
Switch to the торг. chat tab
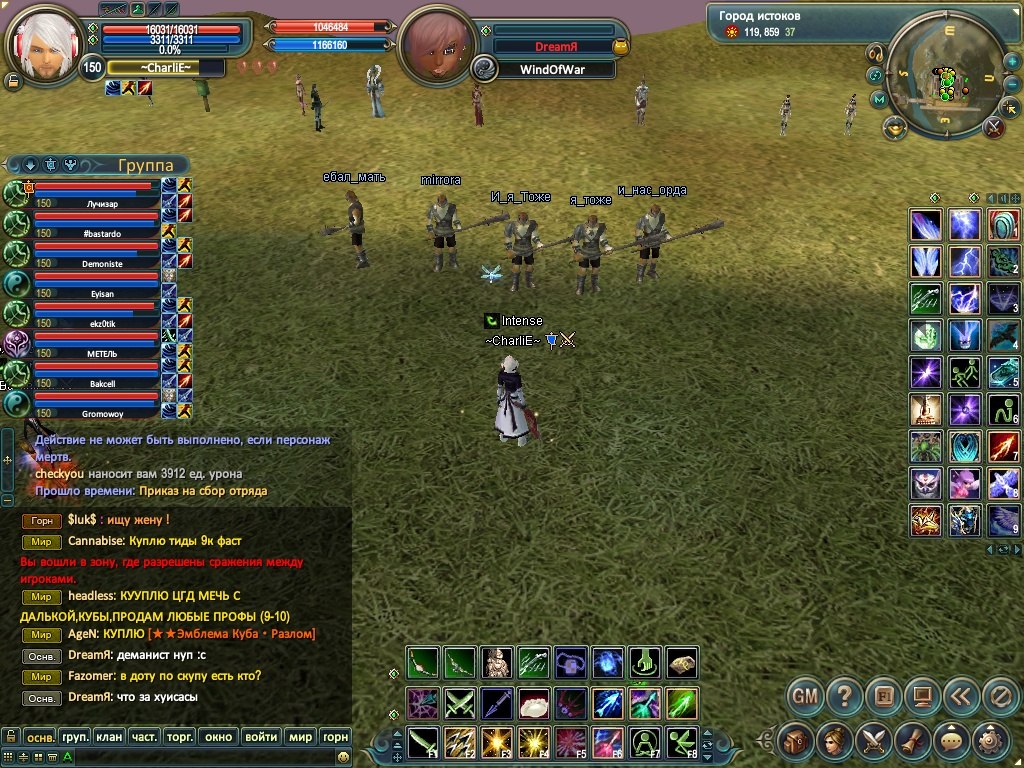[x=180, y=737]
